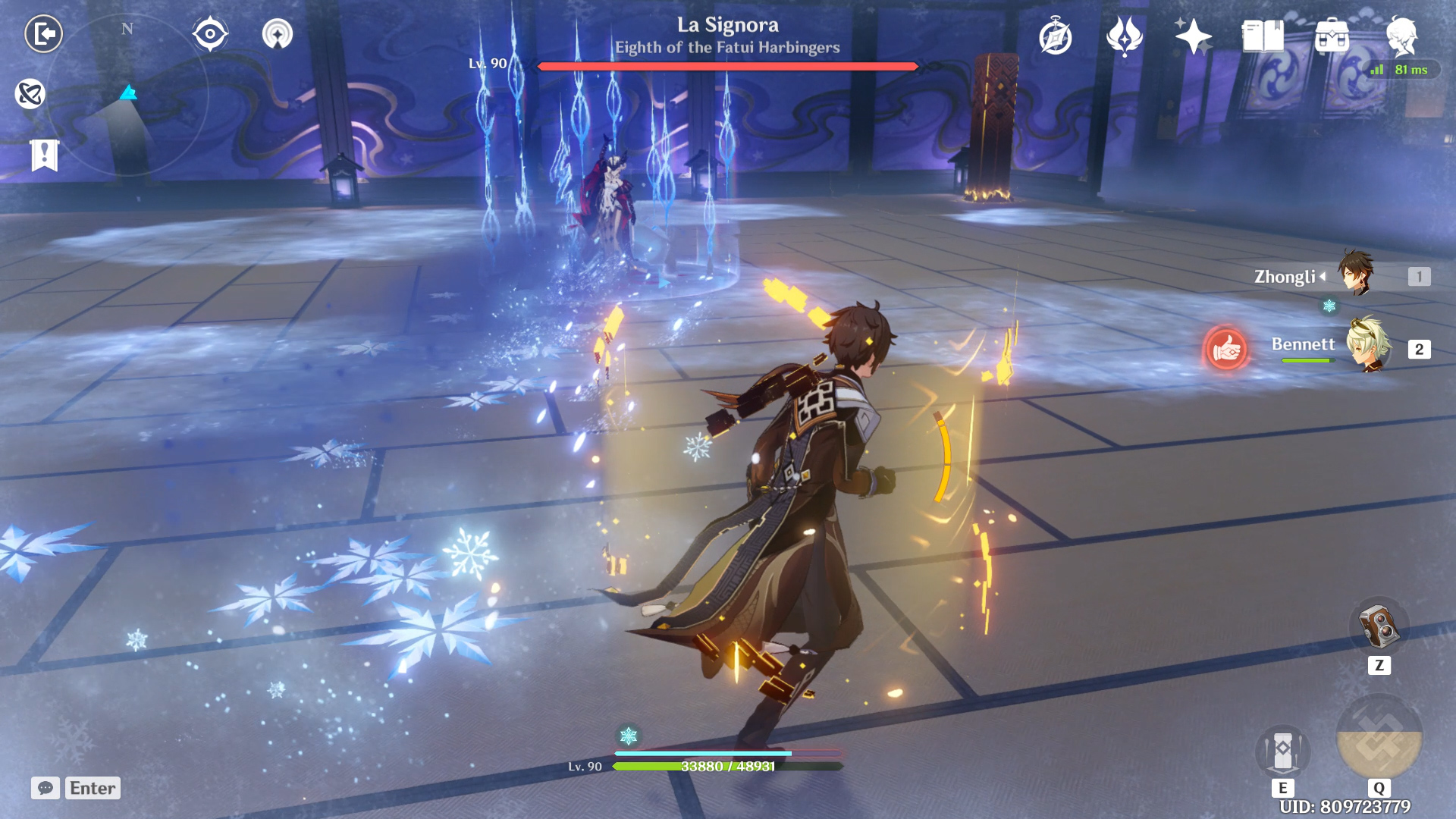This screenshot has height=819, width=1456.
Task: Open the chat speech bubble
Action: click(45, 788)
